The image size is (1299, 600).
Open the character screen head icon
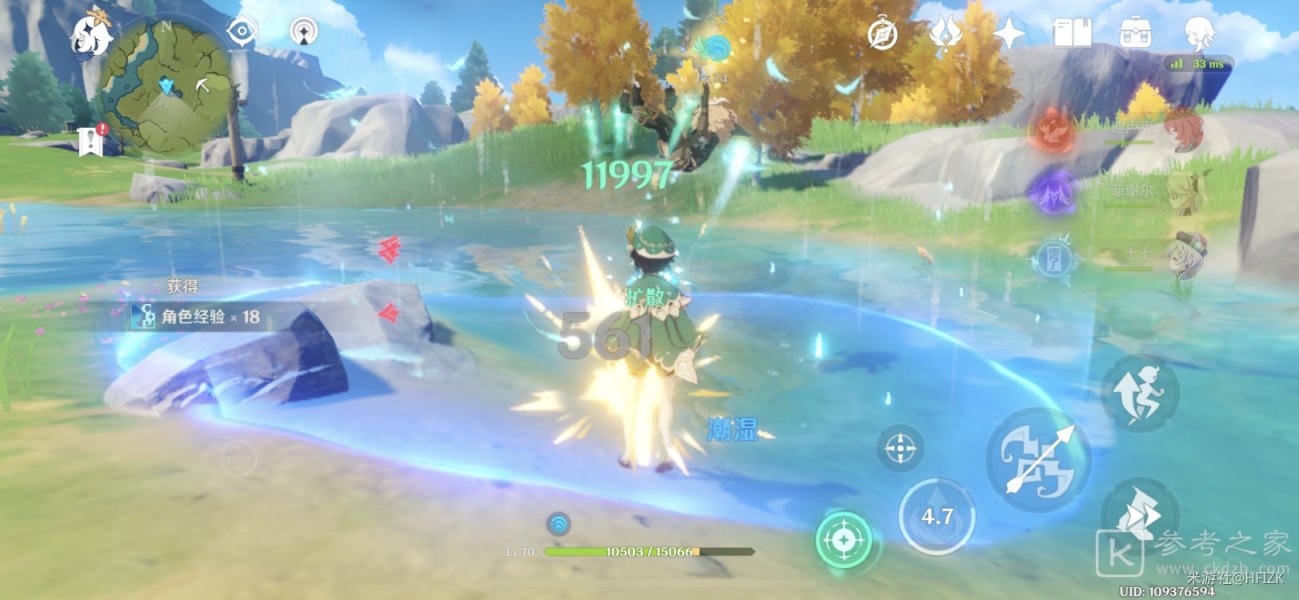click(1199, 34)
